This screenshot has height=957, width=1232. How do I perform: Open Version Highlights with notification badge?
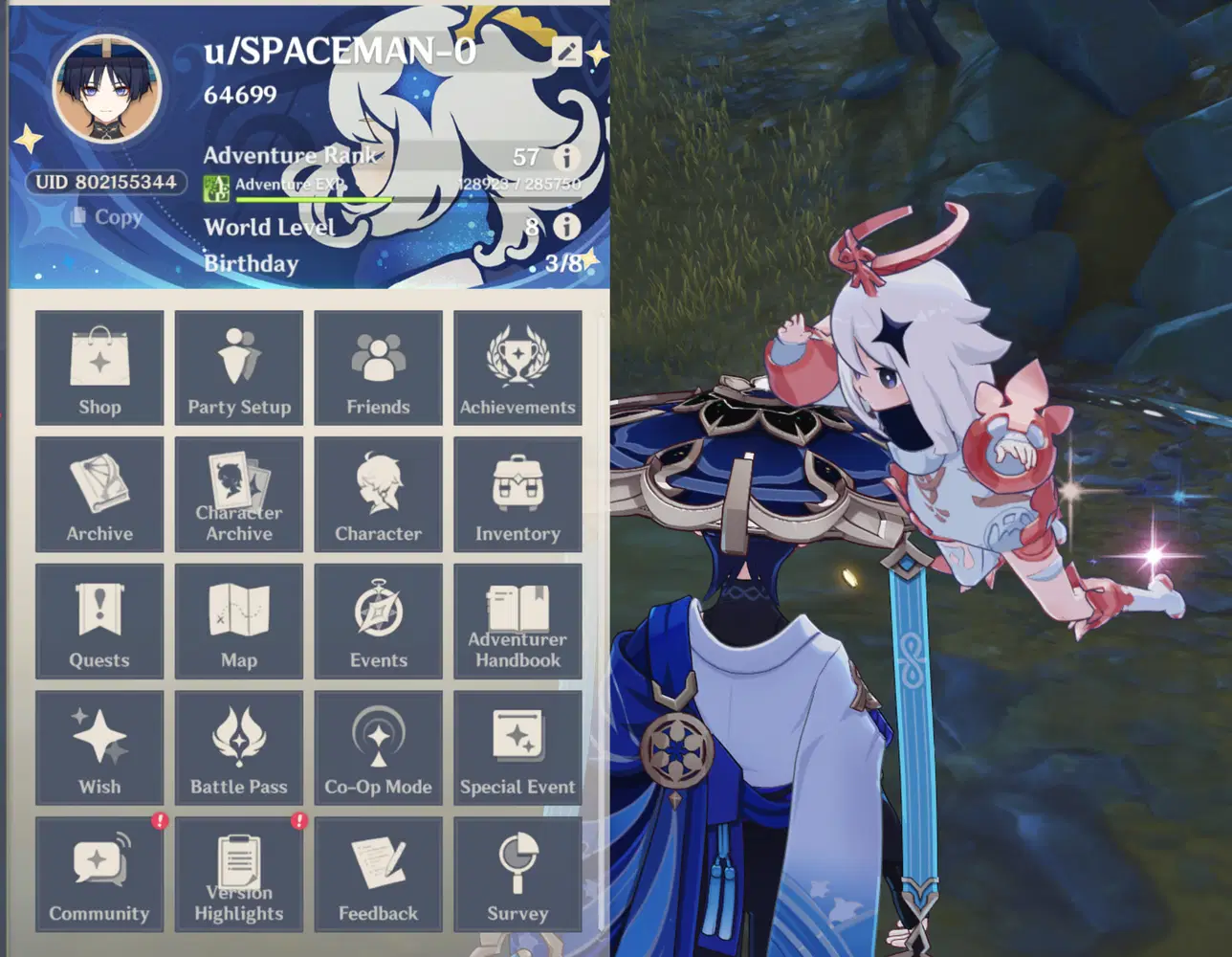(239, 873)
